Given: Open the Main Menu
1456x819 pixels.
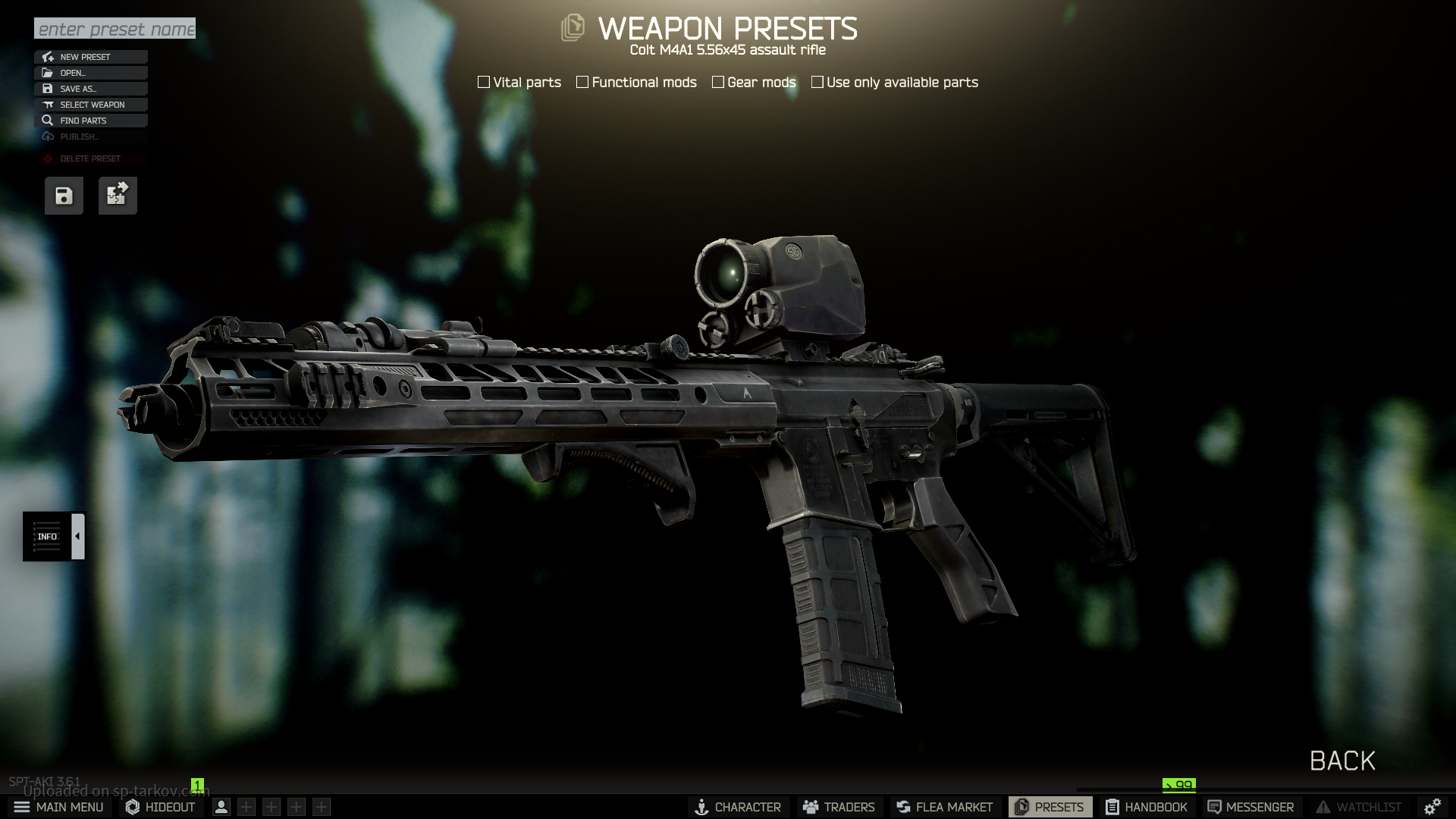Looking at the screenshot, I should (59, 807).
